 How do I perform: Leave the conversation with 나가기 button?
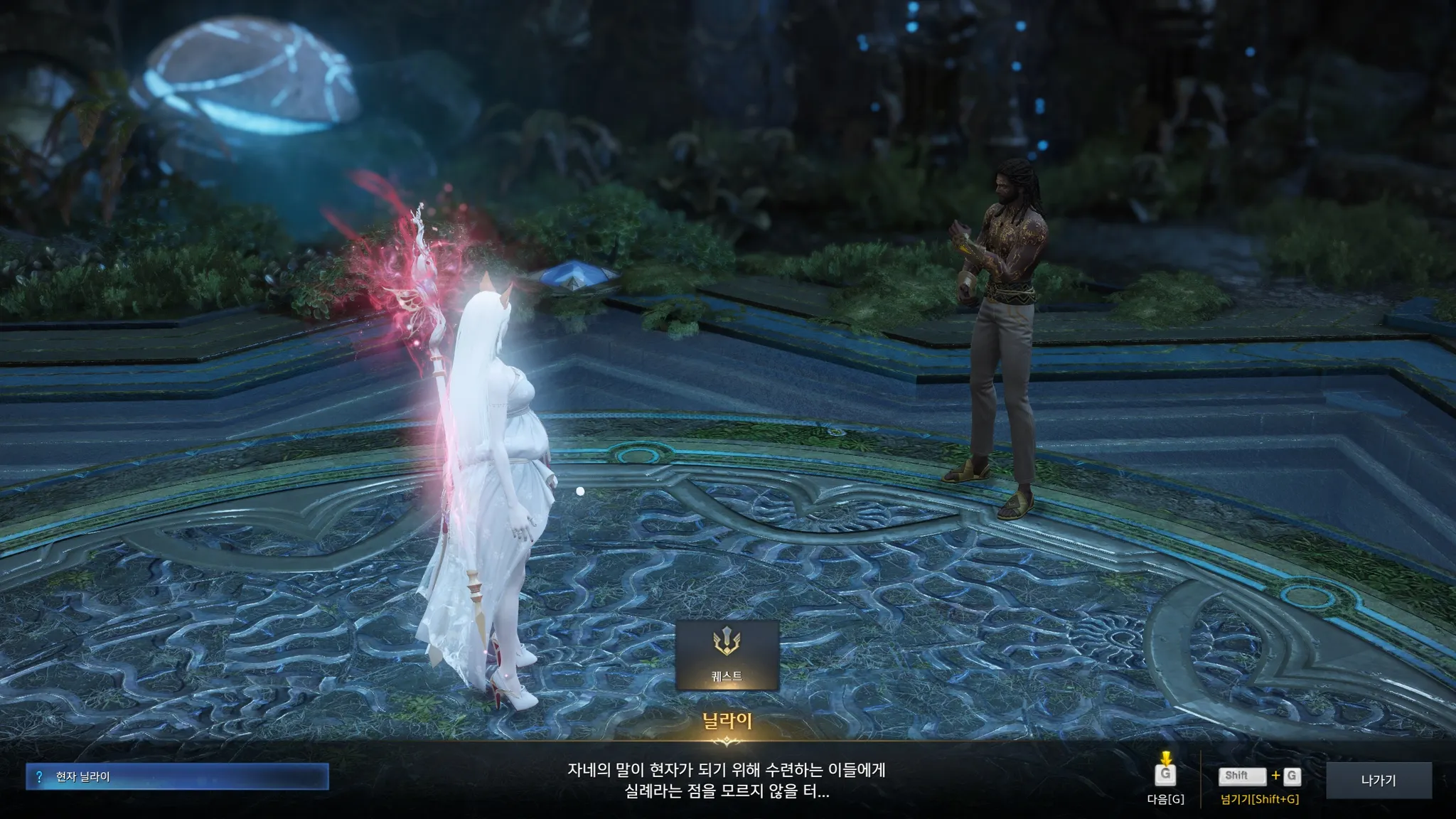(1378, 780)
